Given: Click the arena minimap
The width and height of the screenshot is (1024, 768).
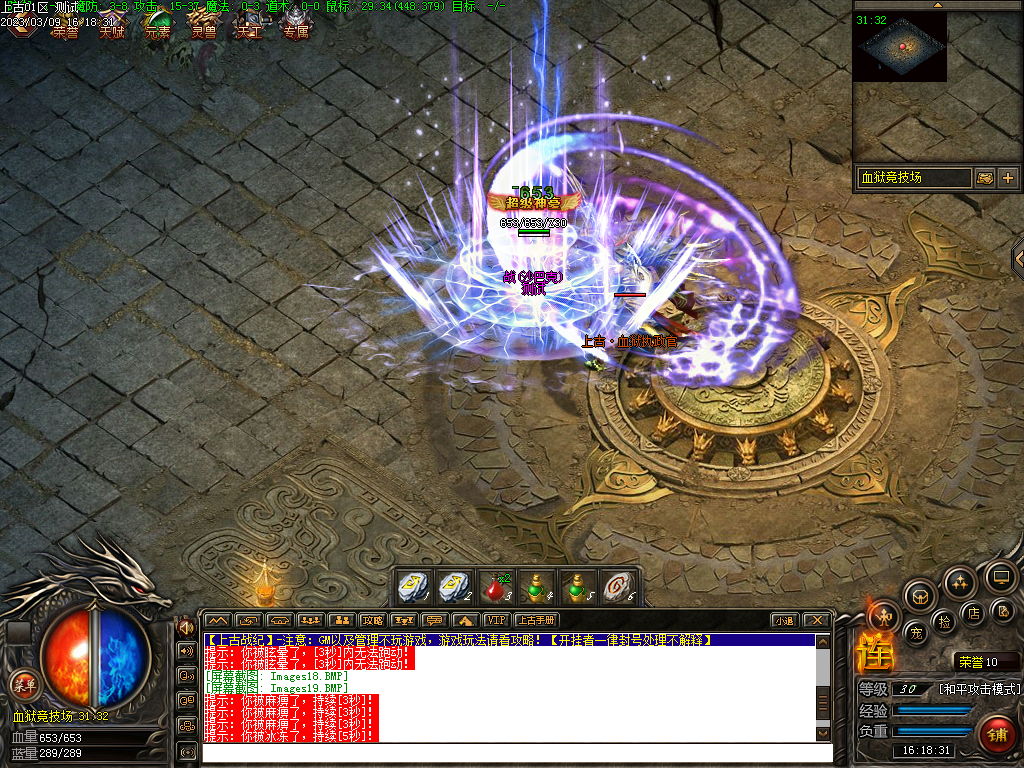Looking at the screenshot, I should 899,46.
